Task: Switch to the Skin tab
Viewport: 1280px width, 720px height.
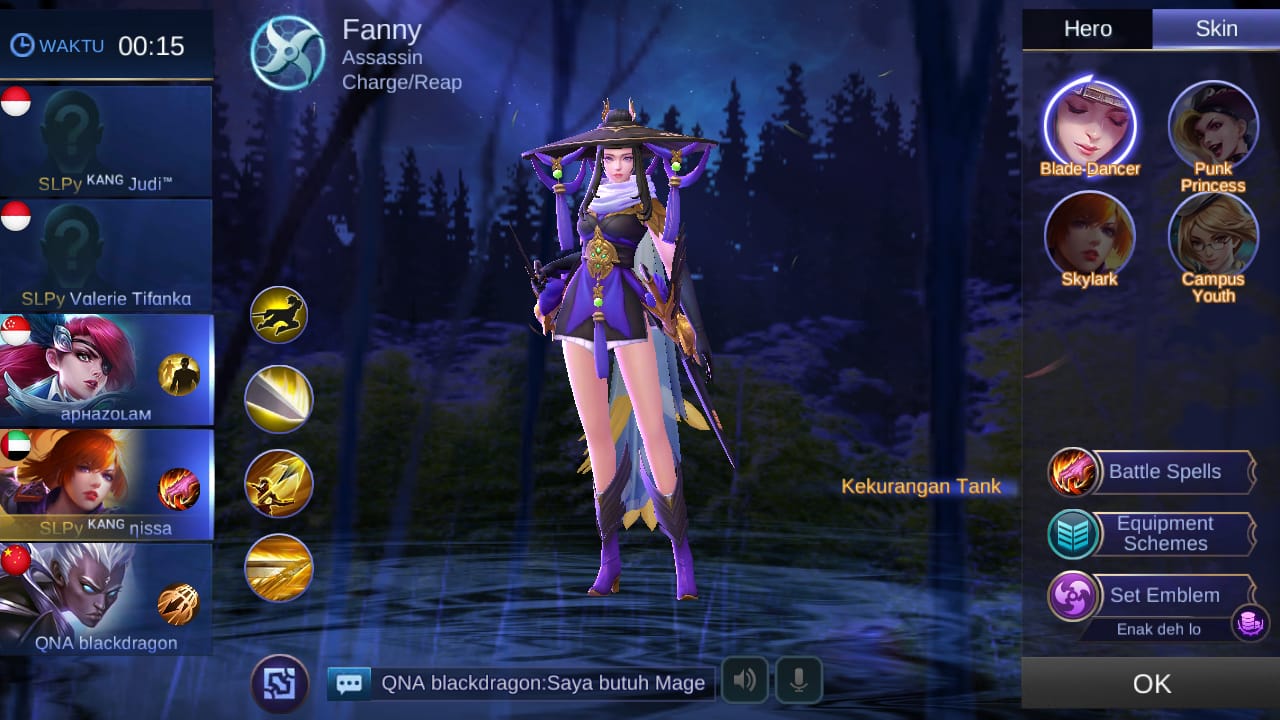Action: (1216, 28)
